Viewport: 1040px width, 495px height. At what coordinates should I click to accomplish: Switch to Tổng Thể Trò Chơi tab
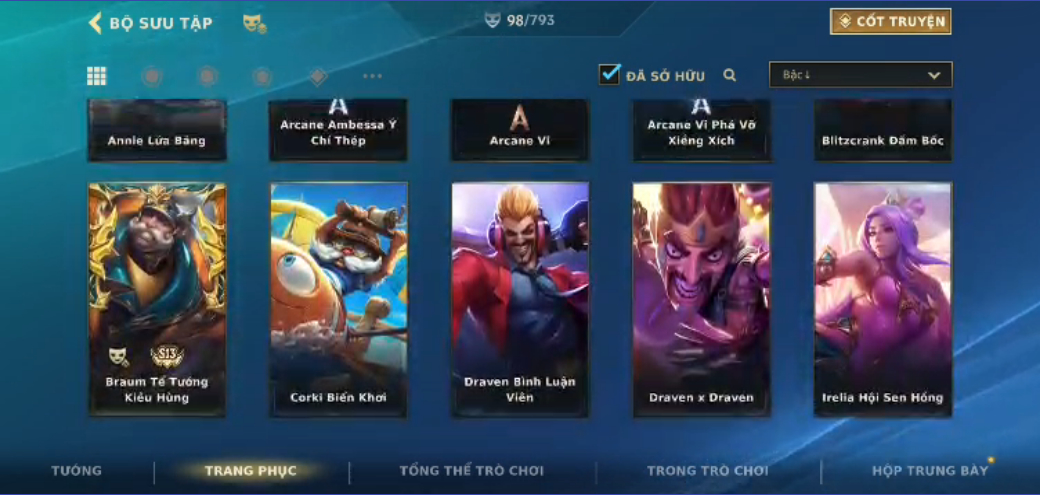471,470
